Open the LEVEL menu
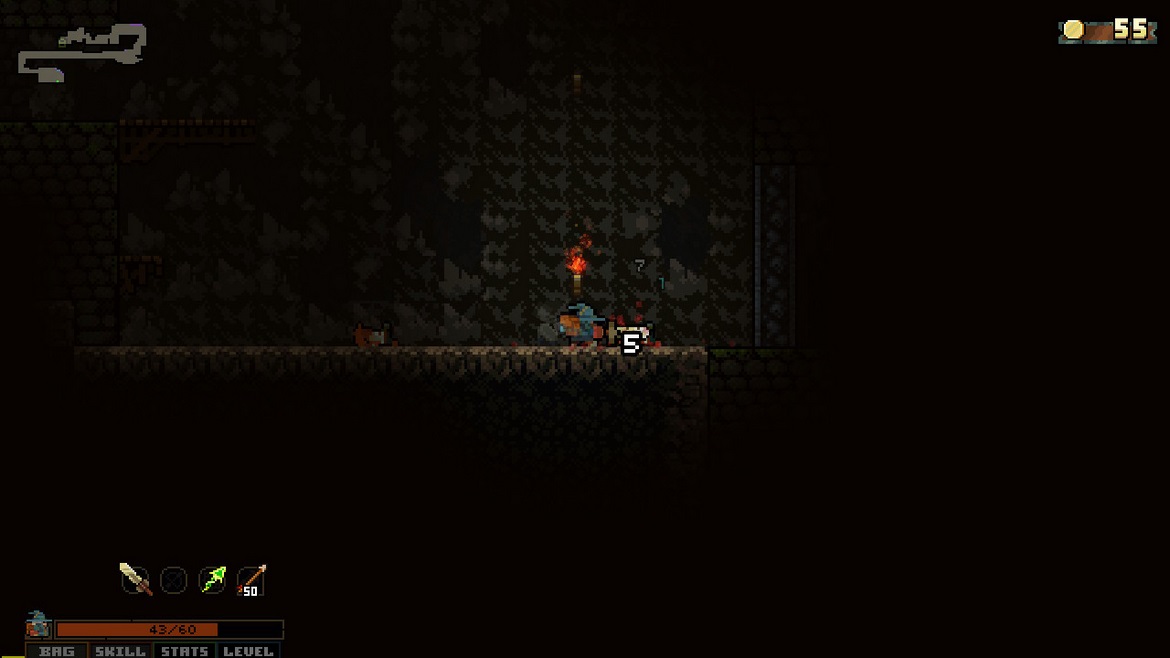Viewport: 1170px width, 658px height. click(248, 651)
